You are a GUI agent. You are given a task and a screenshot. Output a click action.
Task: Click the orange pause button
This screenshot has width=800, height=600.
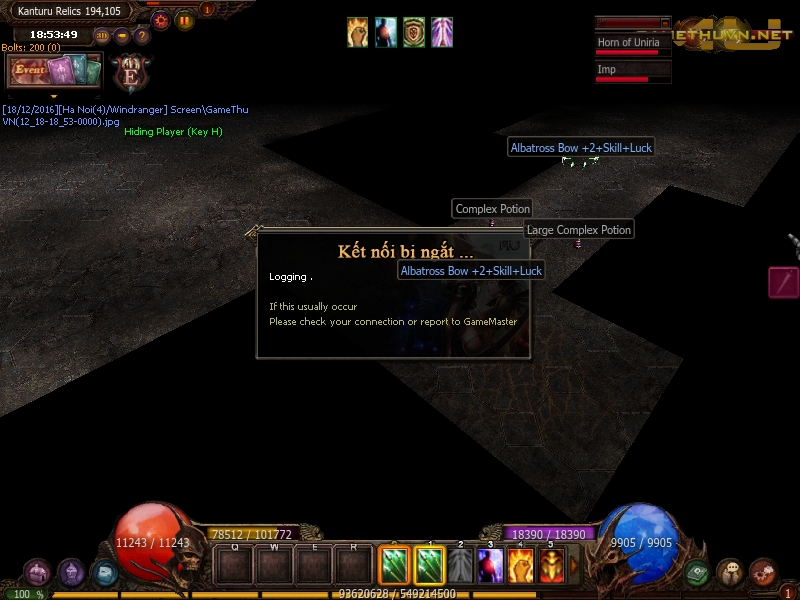(x=185, y=20)
